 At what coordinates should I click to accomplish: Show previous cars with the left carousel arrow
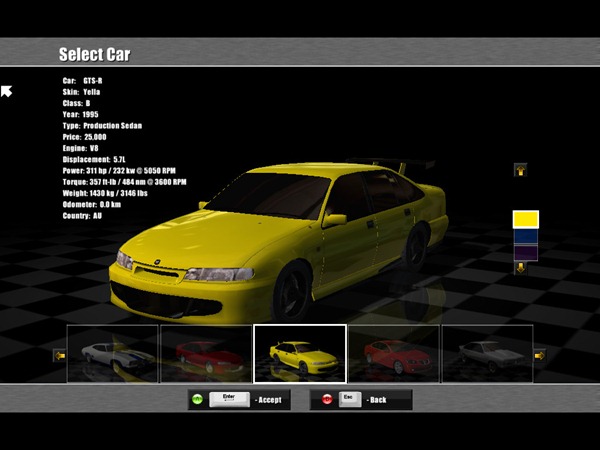pyautogui.click(x=59, y=355)
